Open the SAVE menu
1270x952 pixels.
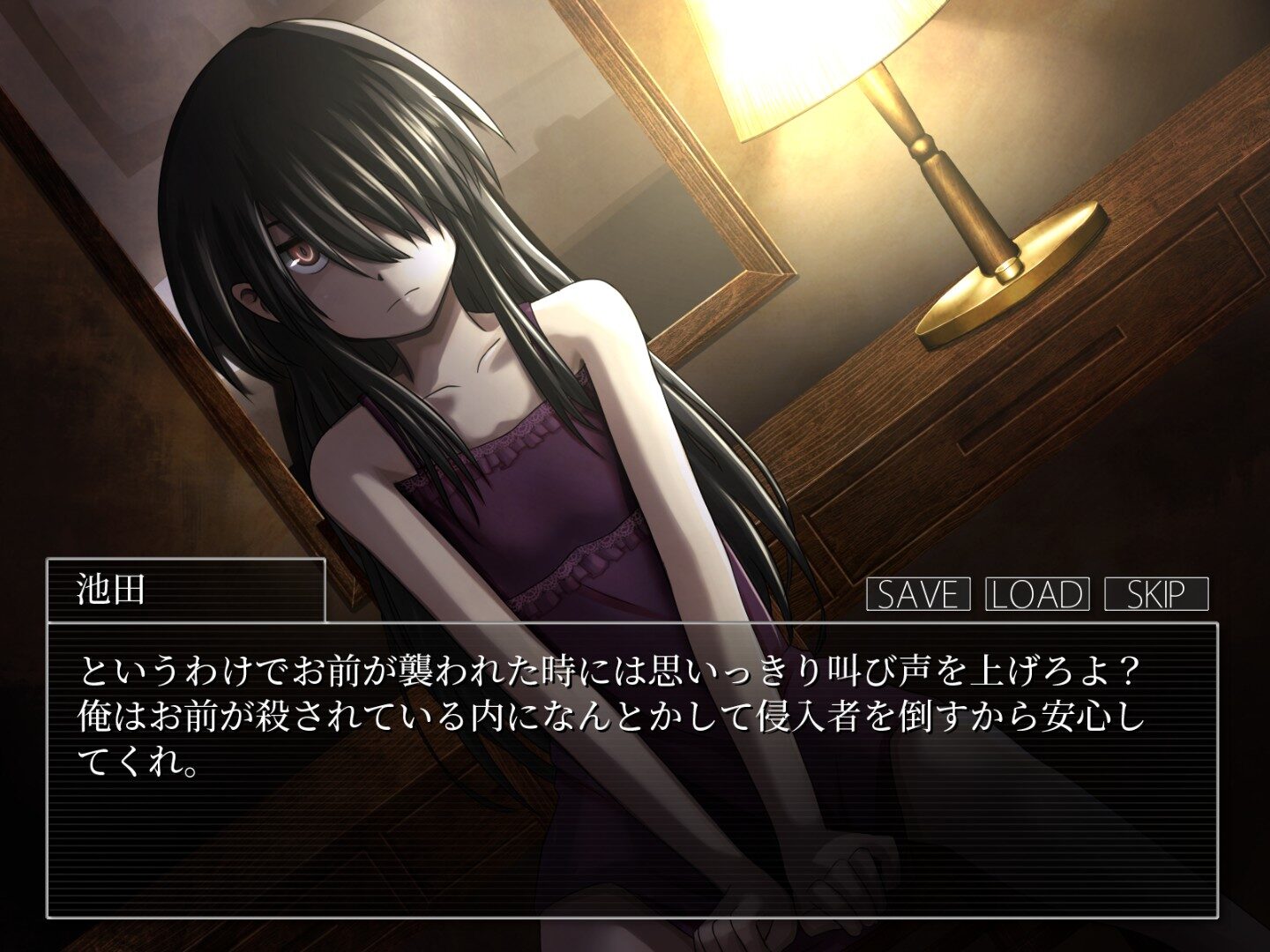tap(918, 594)
